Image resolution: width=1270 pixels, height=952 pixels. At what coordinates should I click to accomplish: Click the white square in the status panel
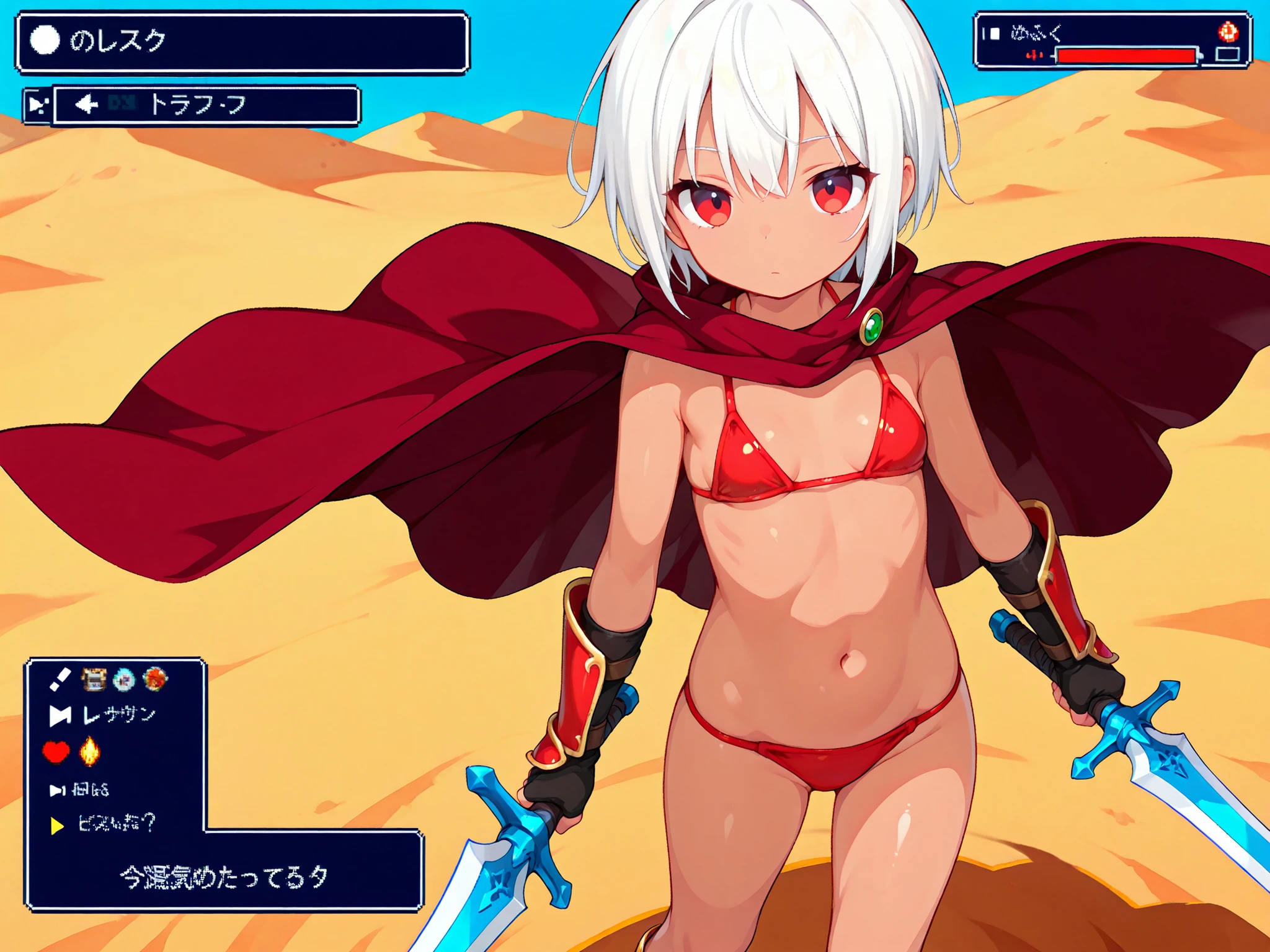coord(995,33)
